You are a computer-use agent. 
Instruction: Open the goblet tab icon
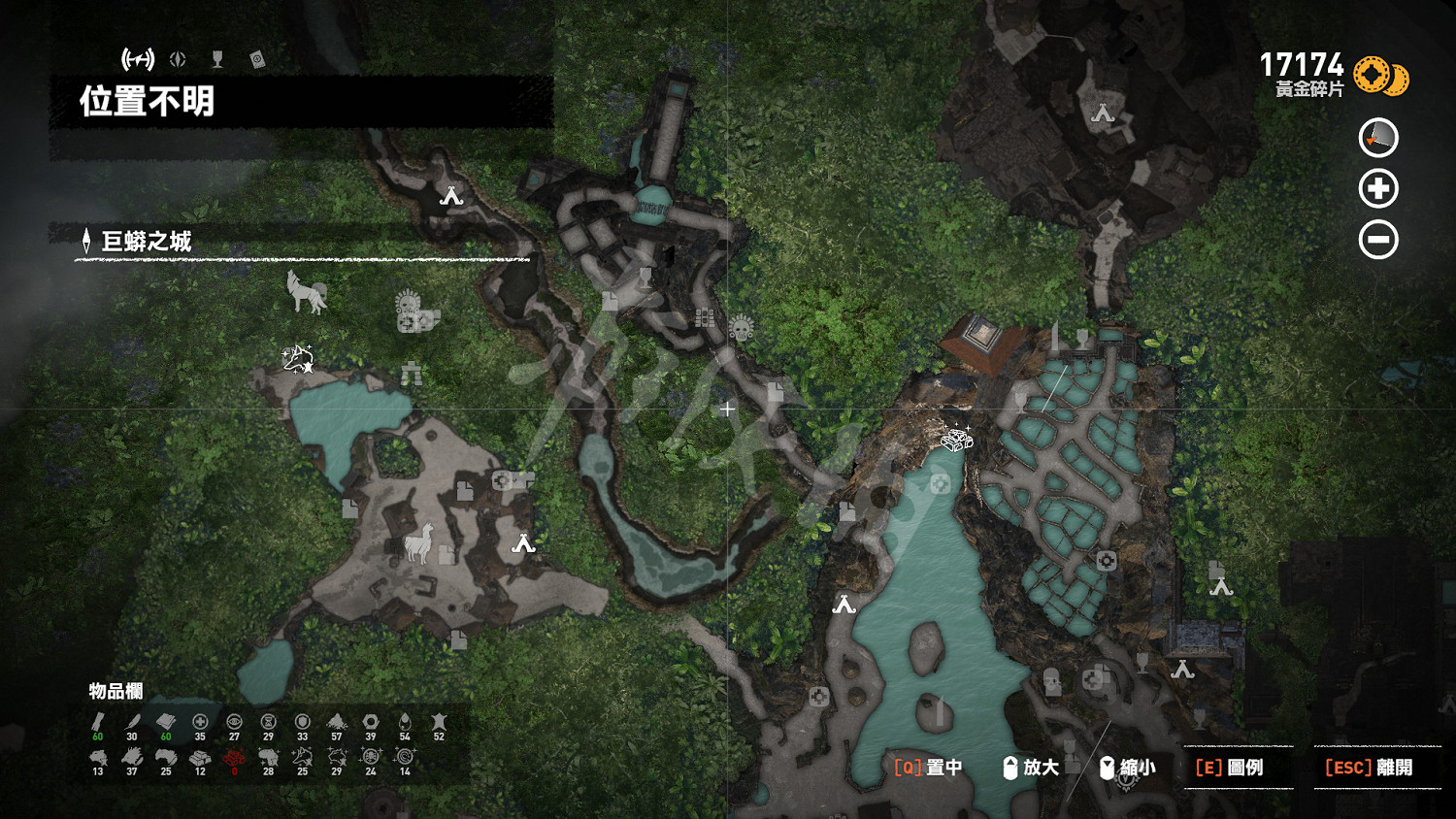(x=217, y=59)
